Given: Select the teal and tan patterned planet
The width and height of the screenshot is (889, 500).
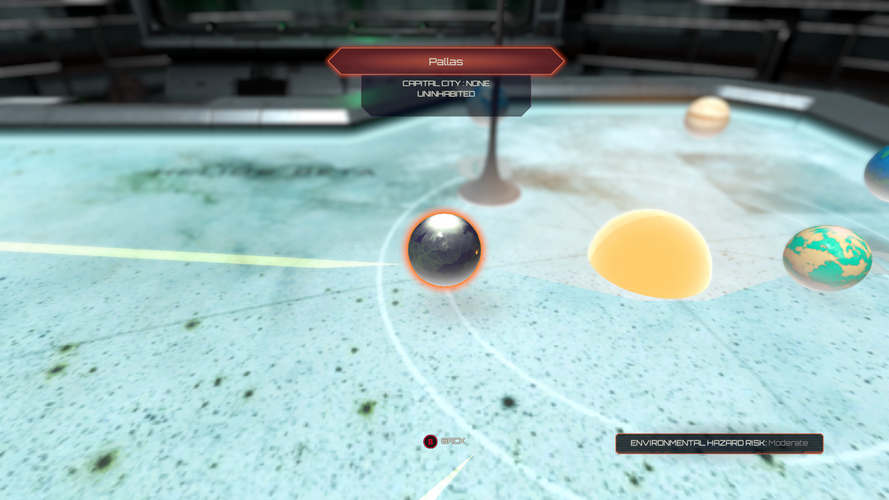Looking at the screenshot, I should (827, 257).
